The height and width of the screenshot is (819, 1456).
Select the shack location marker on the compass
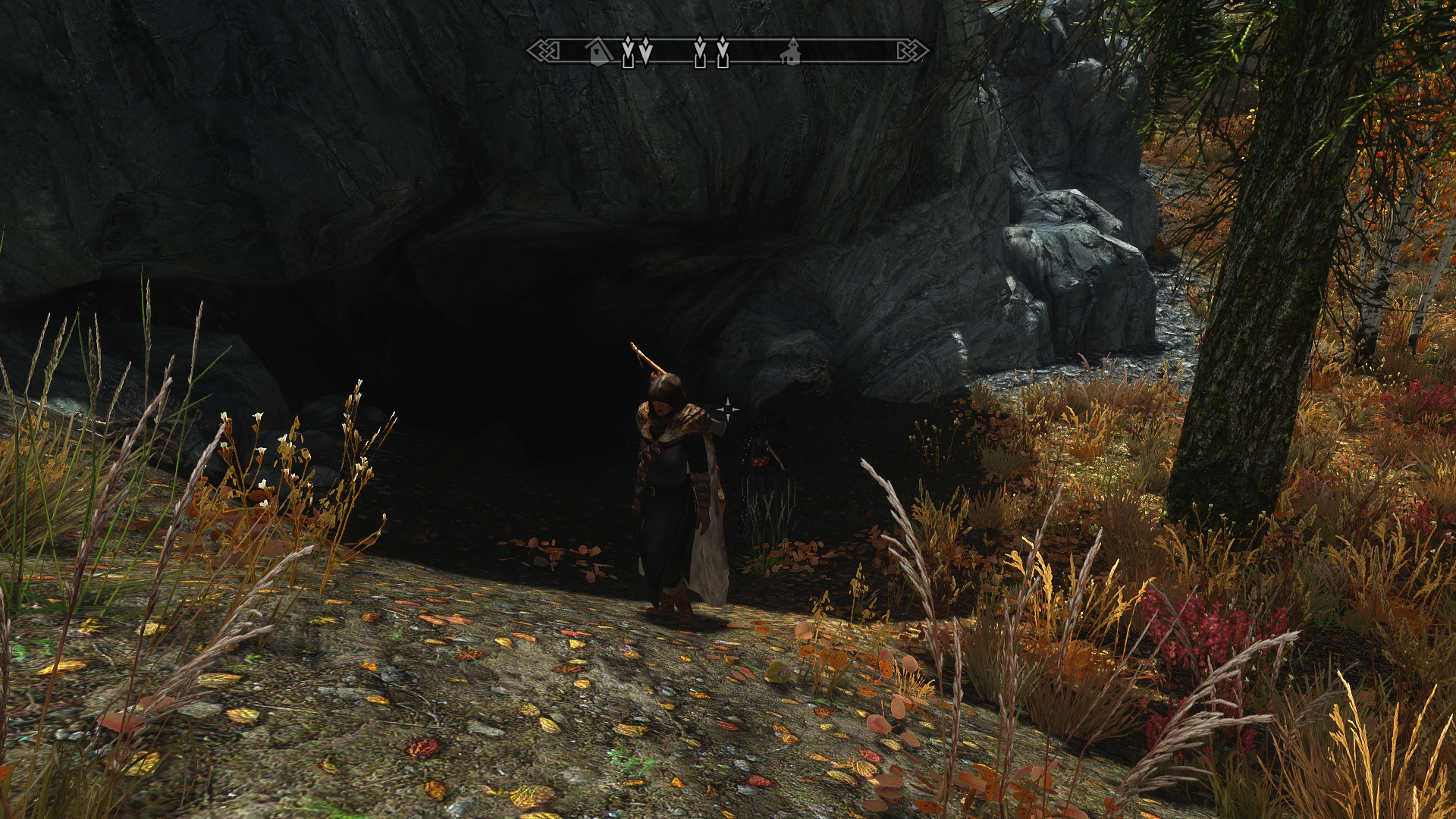tap(599, 52)
